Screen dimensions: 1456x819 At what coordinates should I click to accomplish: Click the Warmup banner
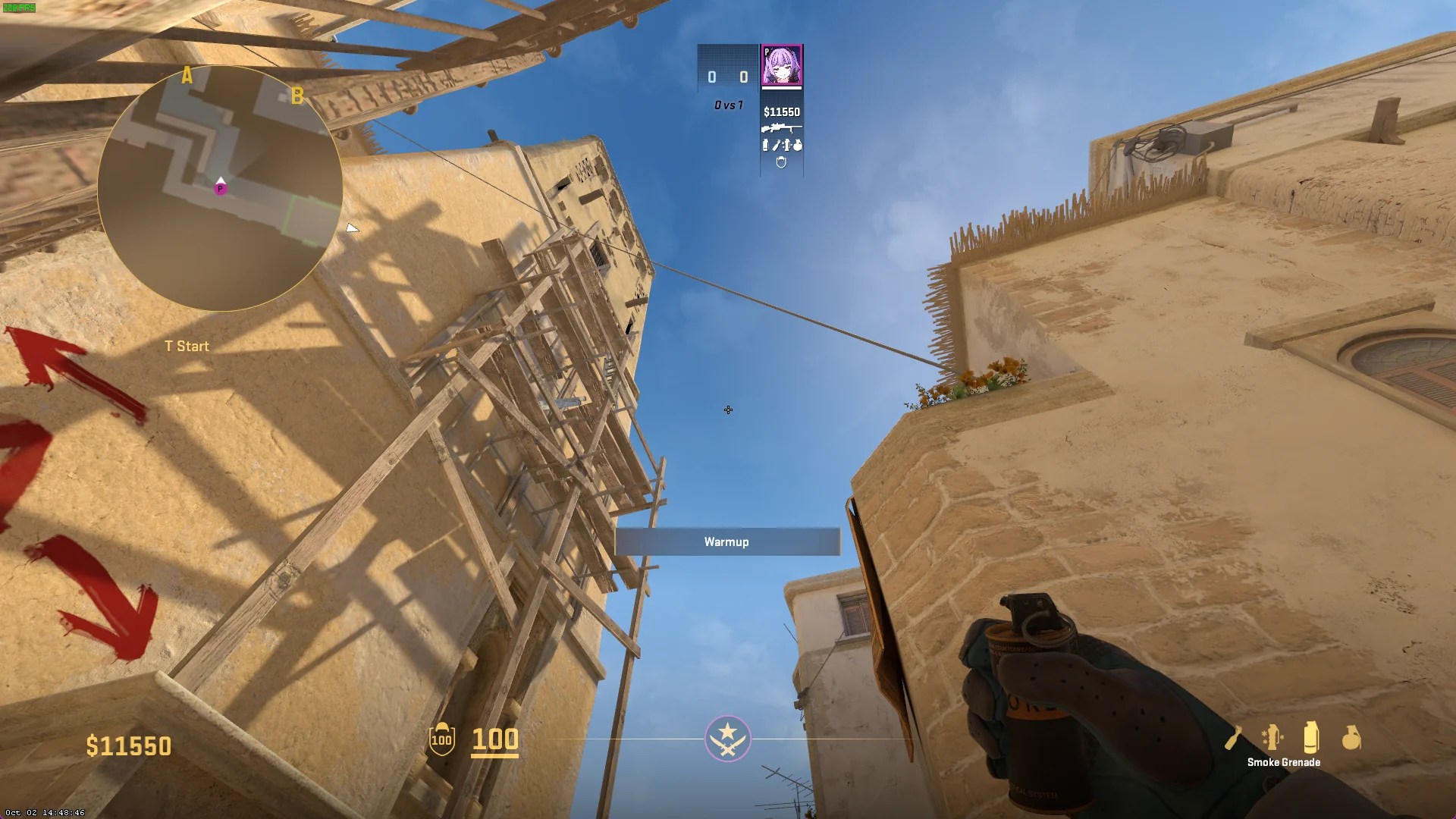727,541
